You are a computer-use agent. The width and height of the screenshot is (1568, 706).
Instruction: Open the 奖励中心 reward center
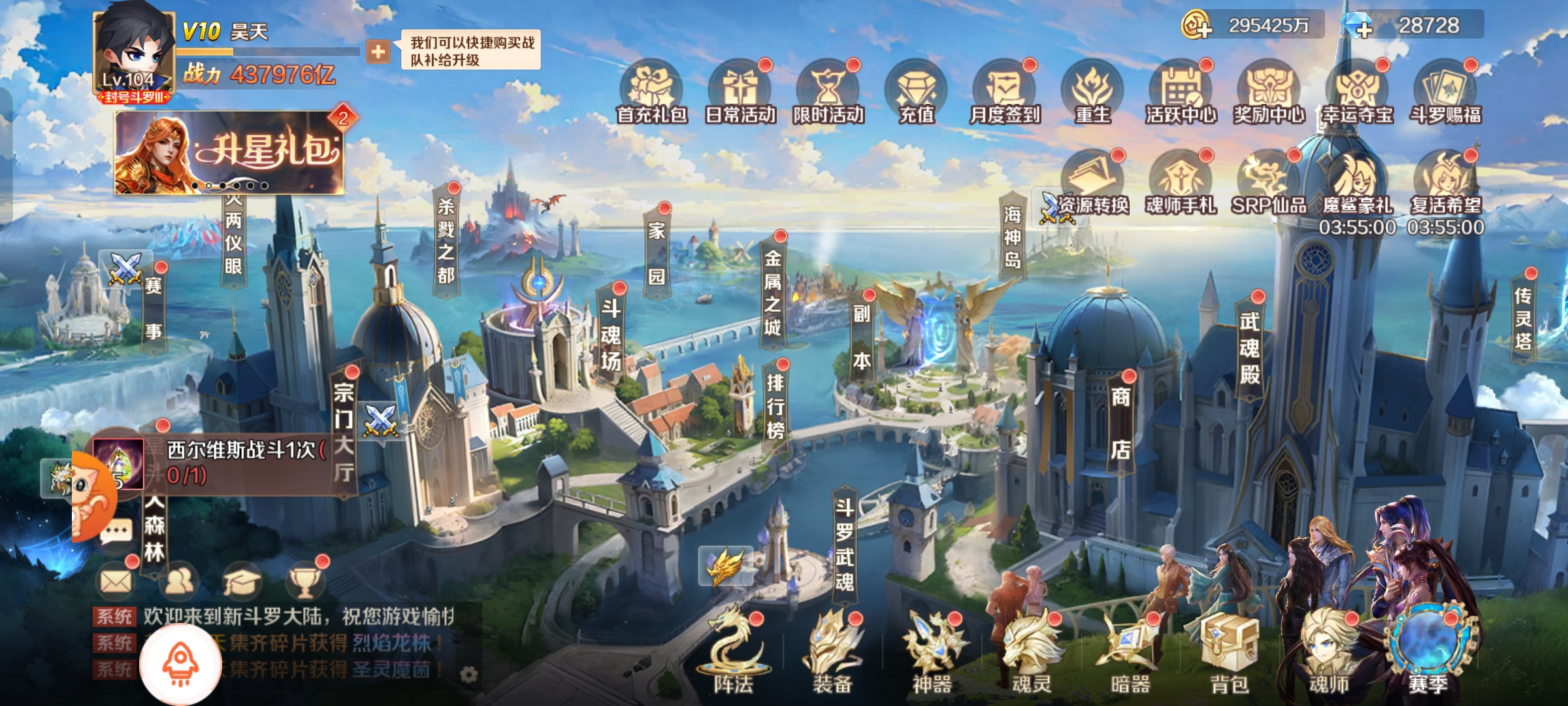(1269, 93)
